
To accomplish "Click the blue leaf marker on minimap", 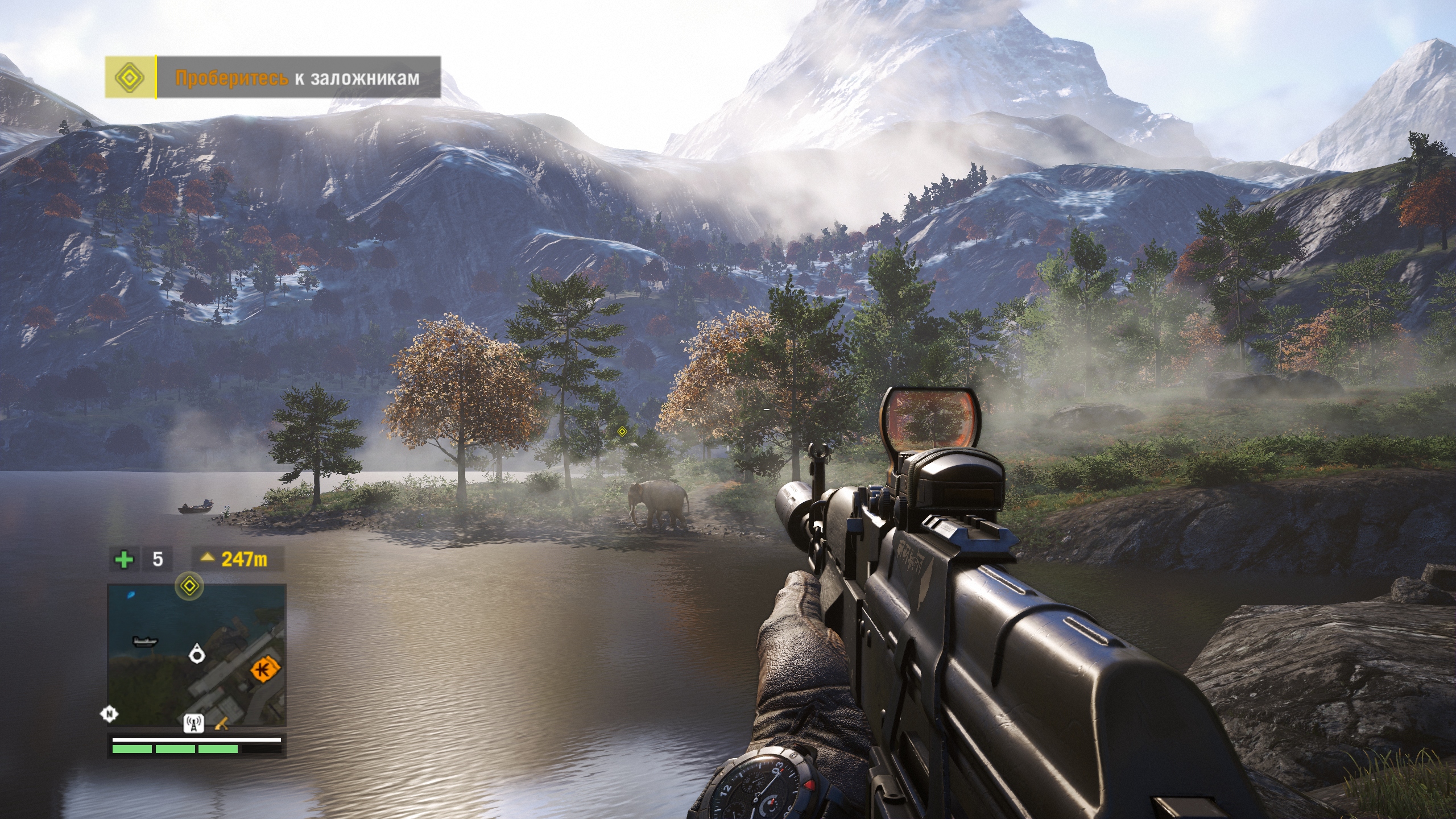I will [x=132, y=595].
